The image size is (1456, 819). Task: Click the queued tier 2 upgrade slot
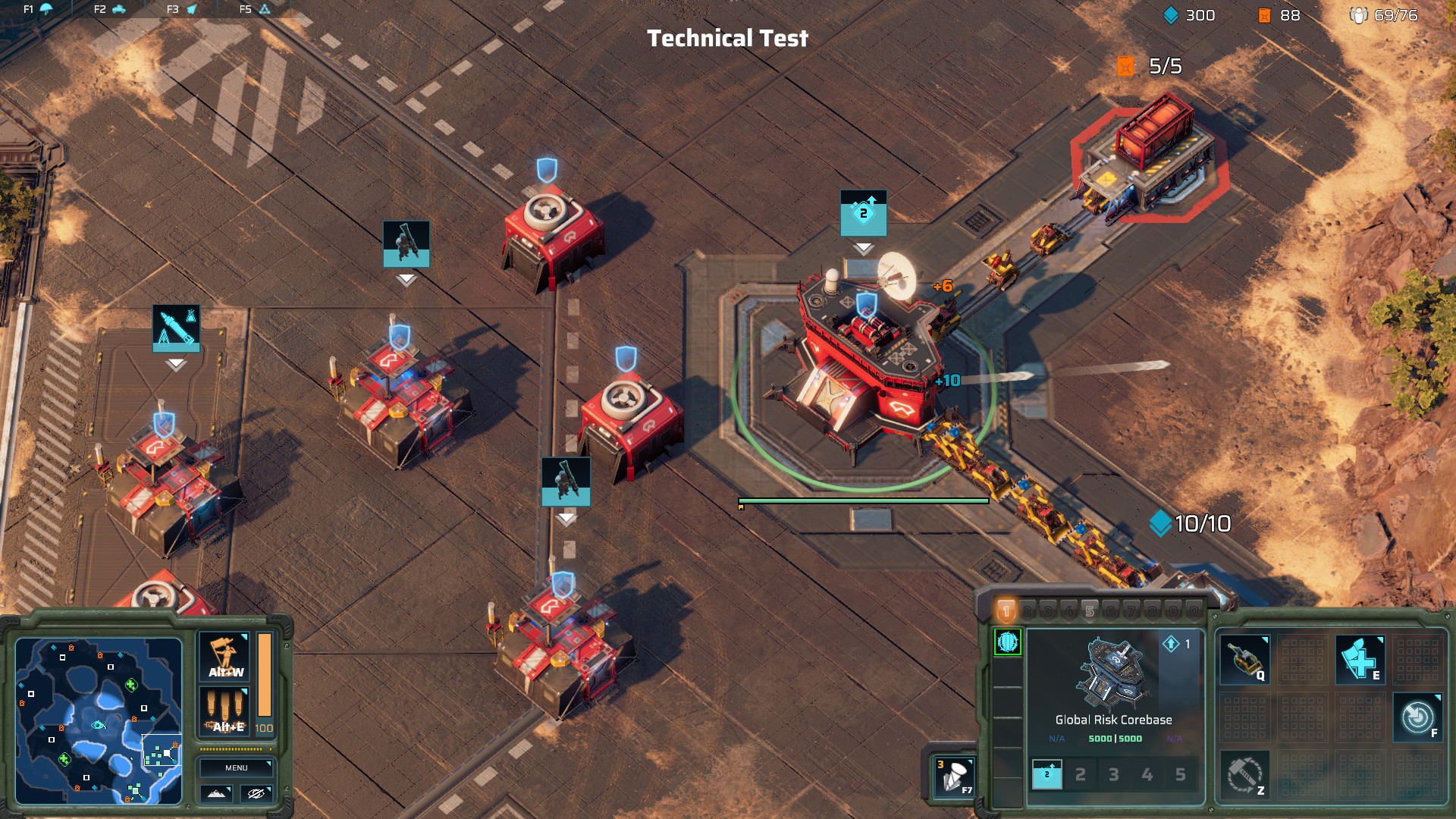pyautogui.click(x=1047, y=774)
